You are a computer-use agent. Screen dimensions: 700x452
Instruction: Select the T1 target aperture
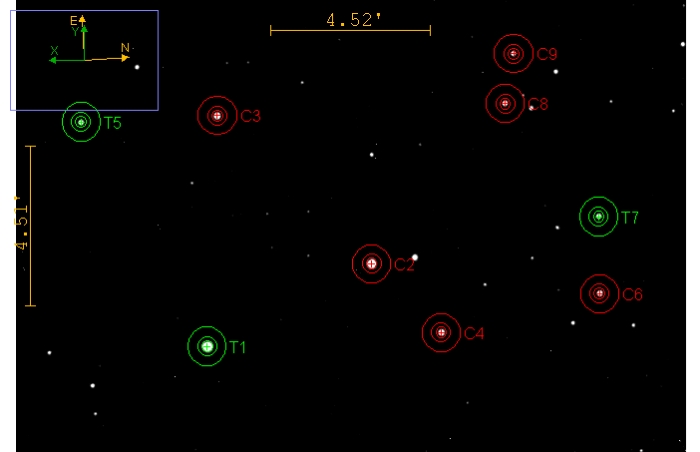(x=207, y=346)
